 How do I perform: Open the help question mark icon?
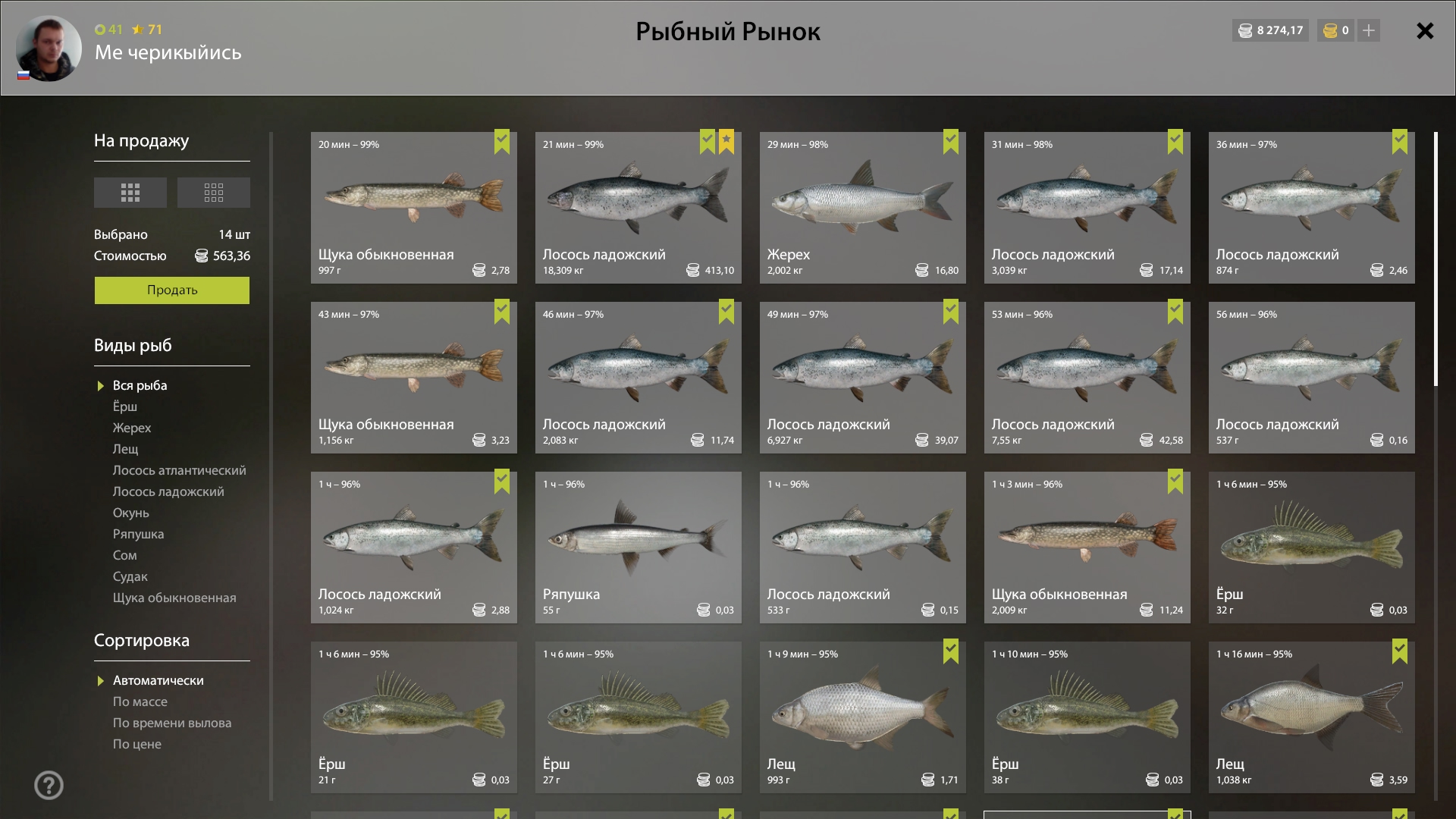(49, 786)
